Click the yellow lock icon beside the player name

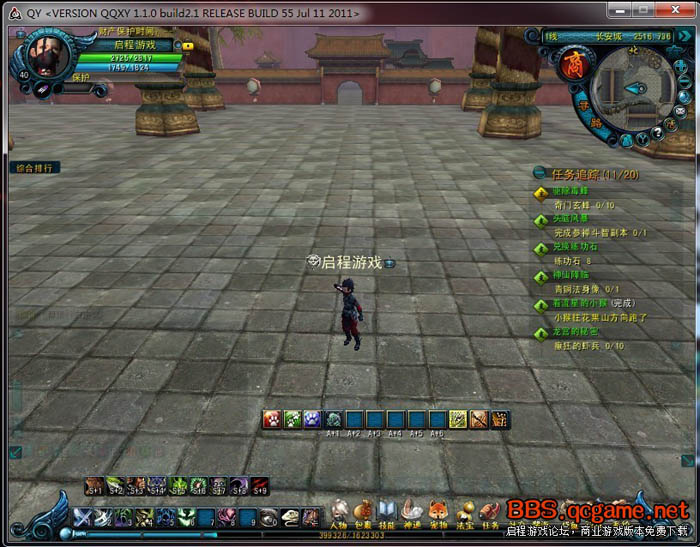[188, 45]
